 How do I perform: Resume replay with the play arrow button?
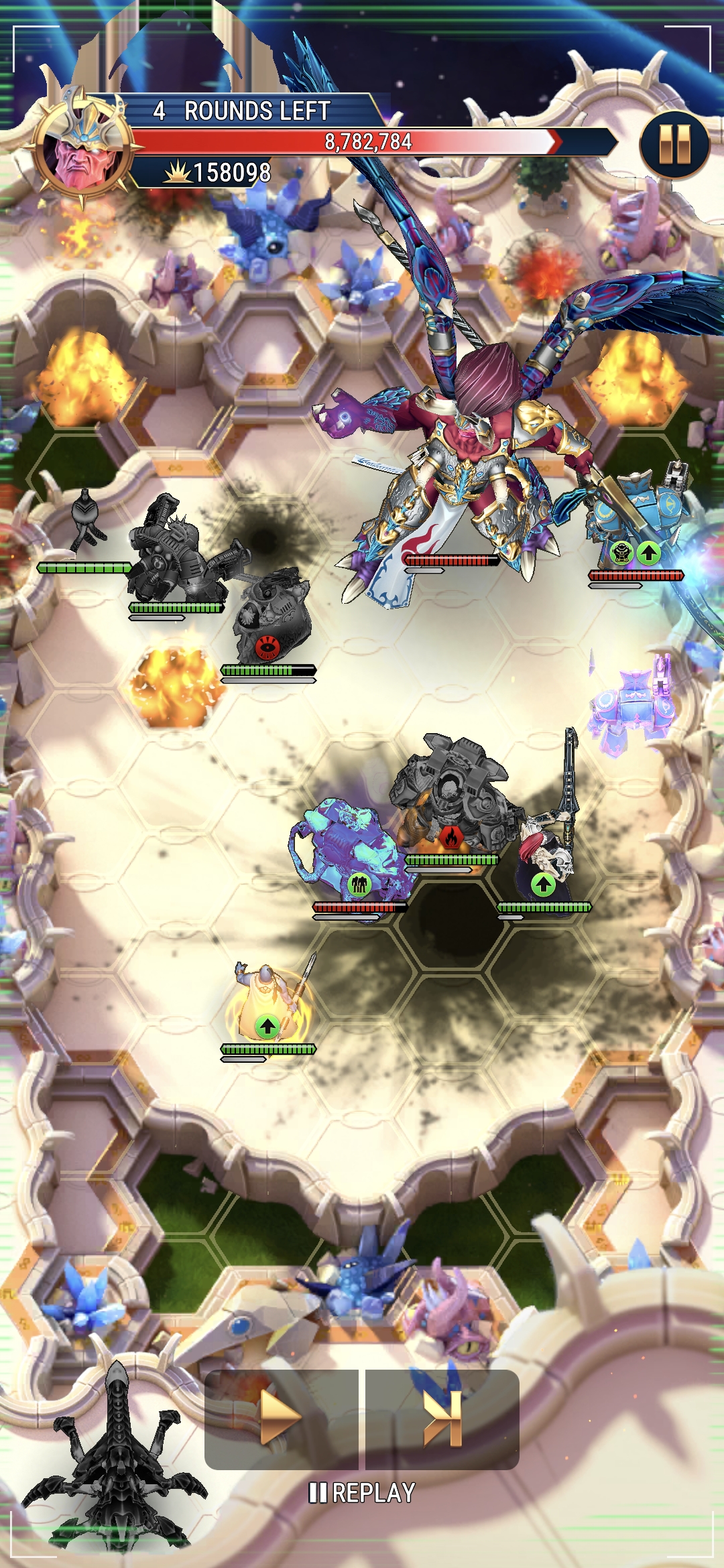(281, 1418)
